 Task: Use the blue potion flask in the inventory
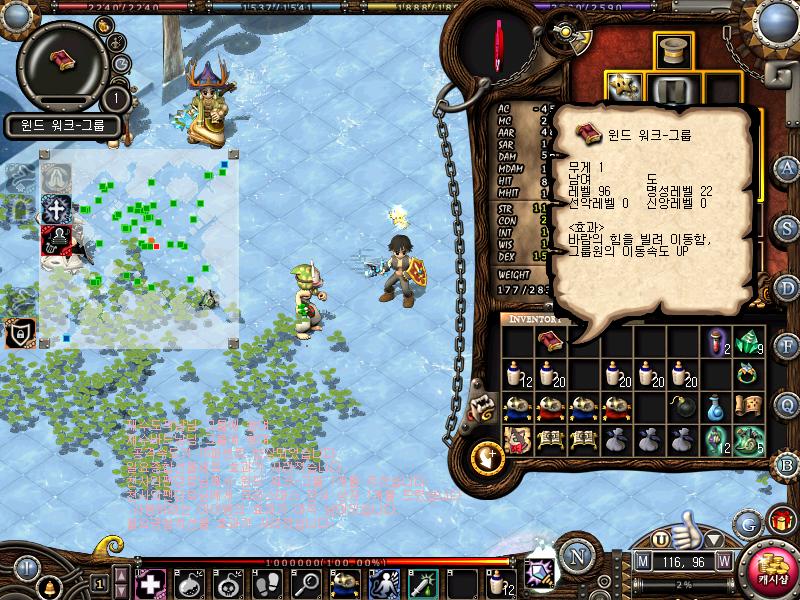(715, 407)
